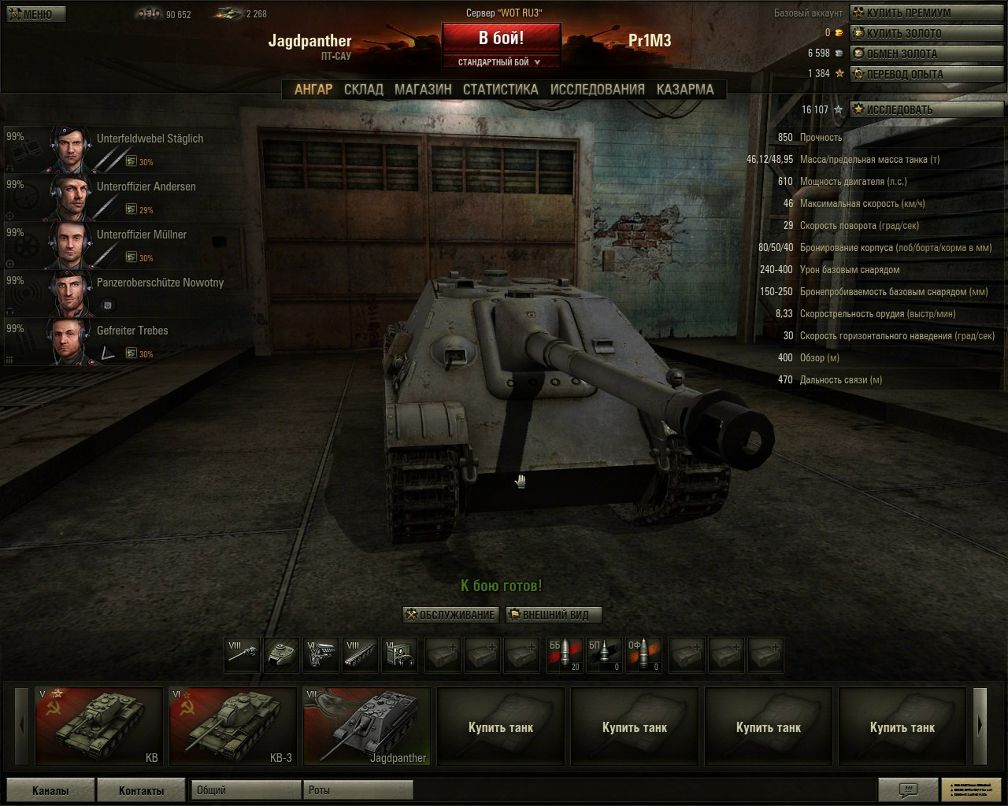Open the ОБСЛУЖИВАНИЕ service button
The height and width of the screenshot is (806, 1008).
click(x=450, y=614)
